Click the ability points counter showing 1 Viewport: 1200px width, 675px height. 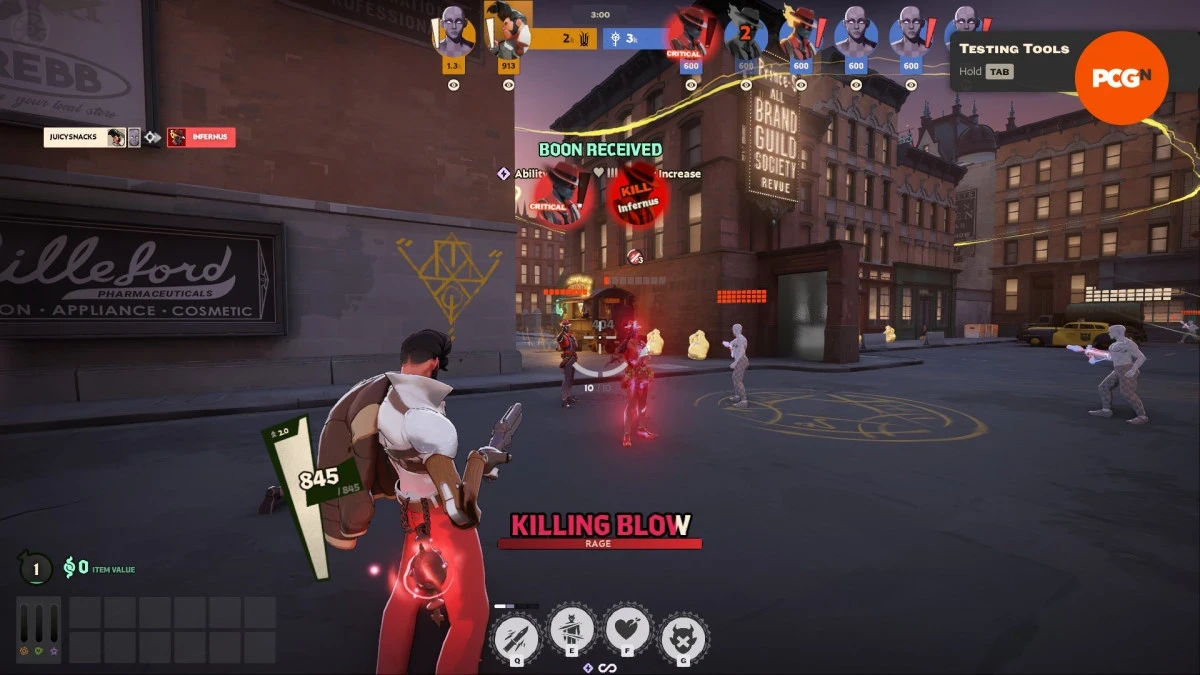(x=36, y=569)
